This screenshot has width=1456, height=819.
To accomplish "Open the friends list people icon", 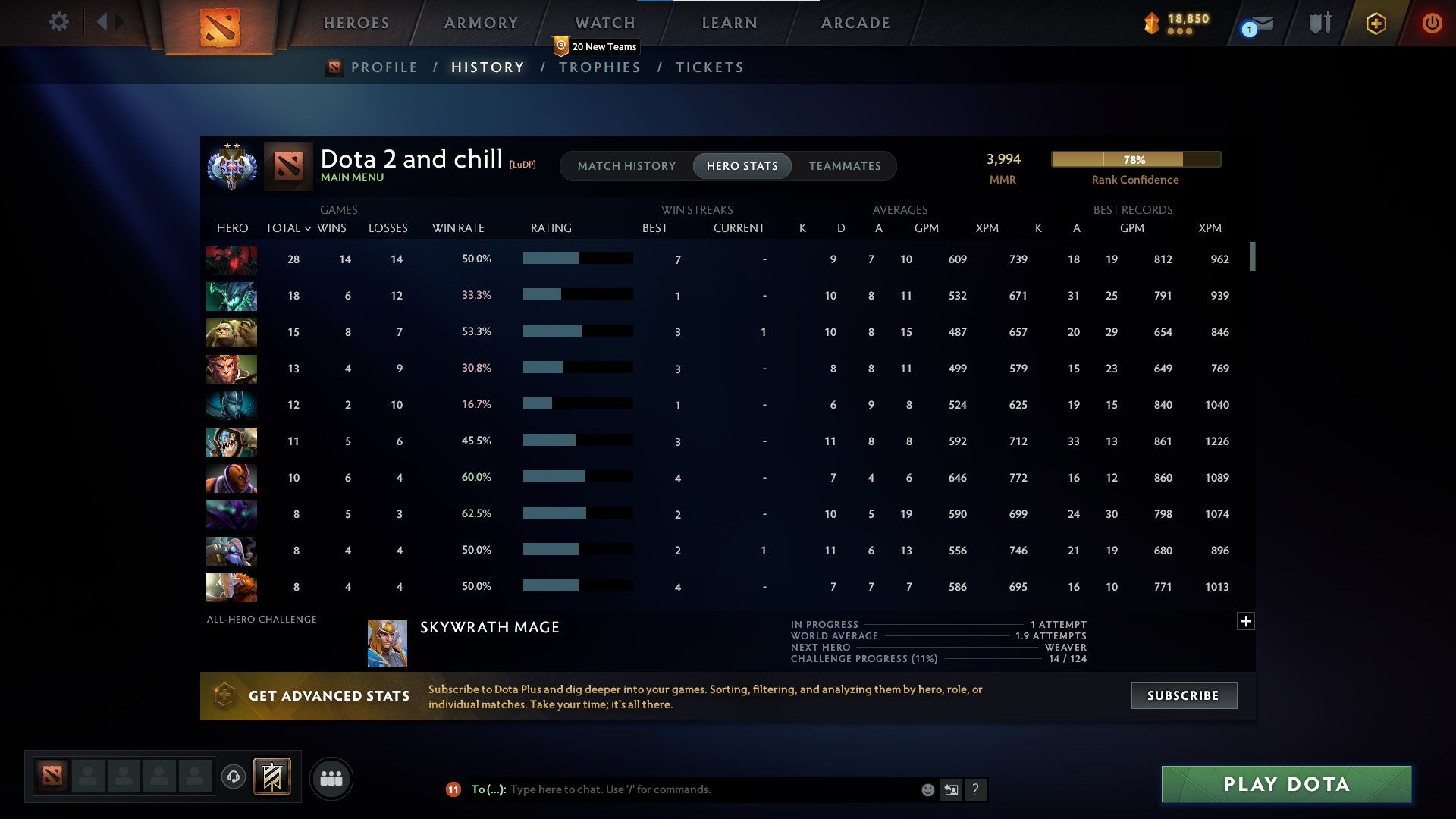I will [x=331, y=778].
